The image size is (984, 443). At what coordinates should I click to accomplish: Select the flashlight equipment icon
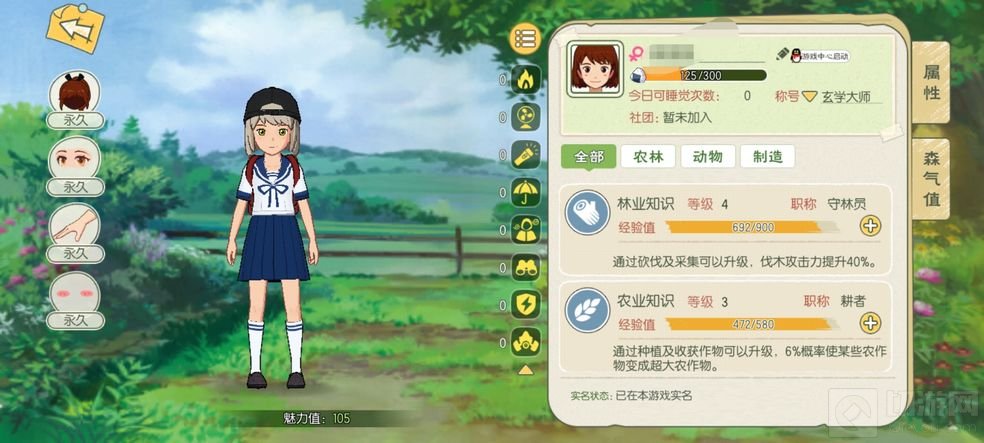tap(525, 155)
